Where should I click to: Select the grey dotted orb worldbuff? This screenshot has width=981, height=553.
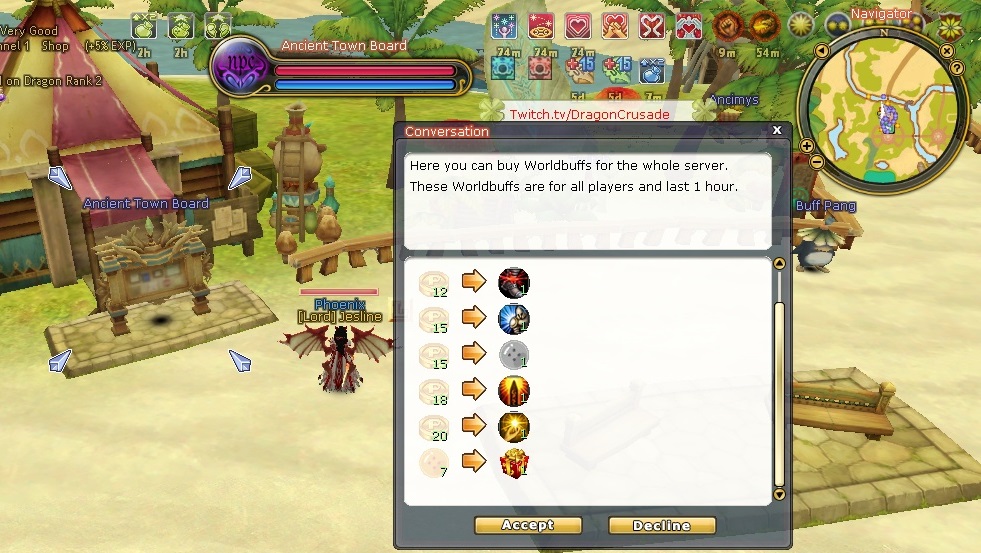point(514,355)
